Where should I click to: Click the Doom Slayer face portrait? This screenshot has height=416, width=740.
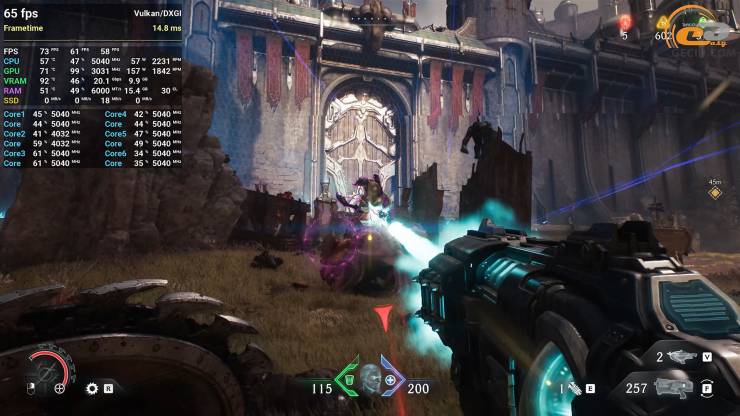coord(370,380)
